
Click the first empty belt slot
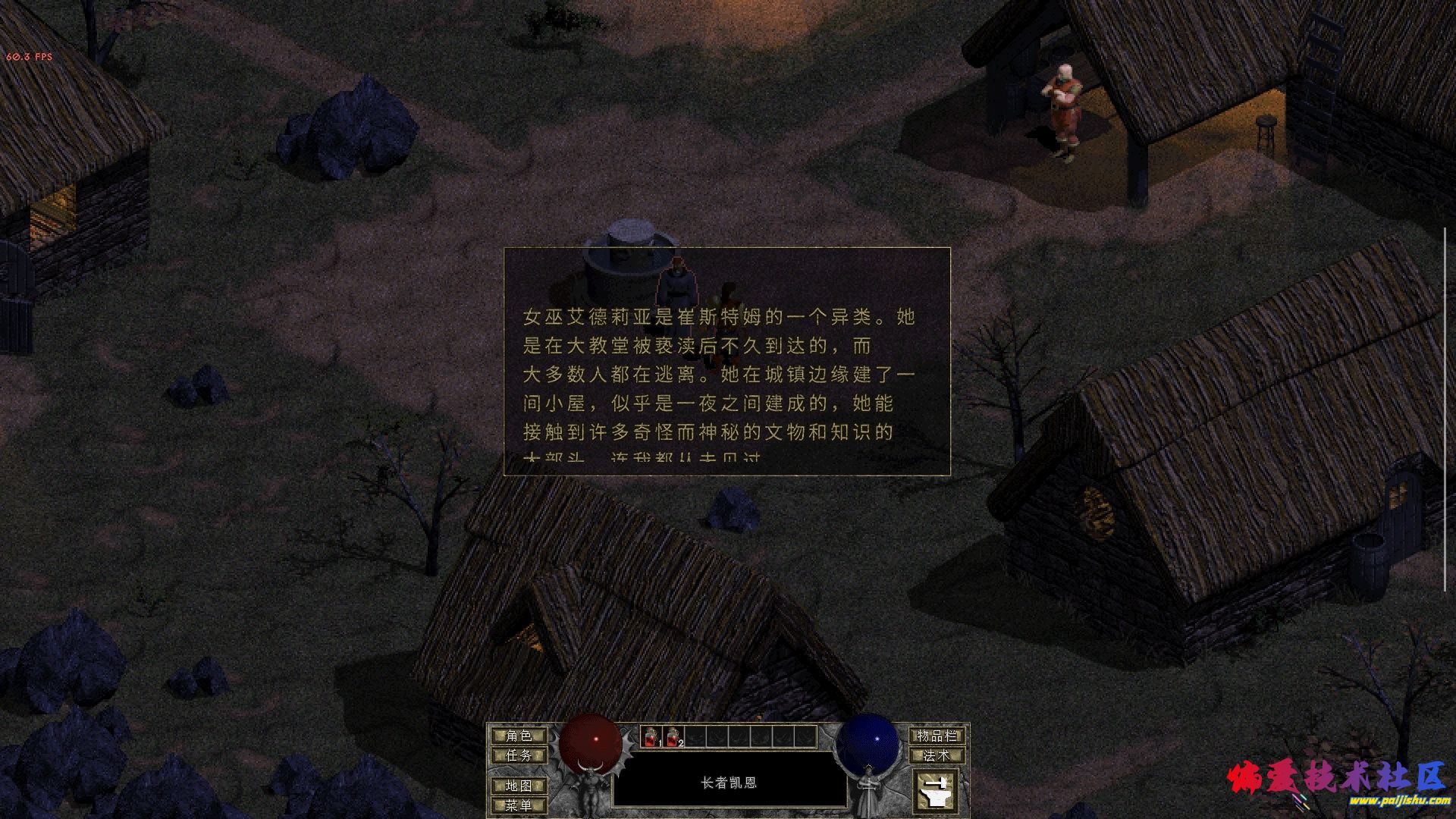coord(694,735)
